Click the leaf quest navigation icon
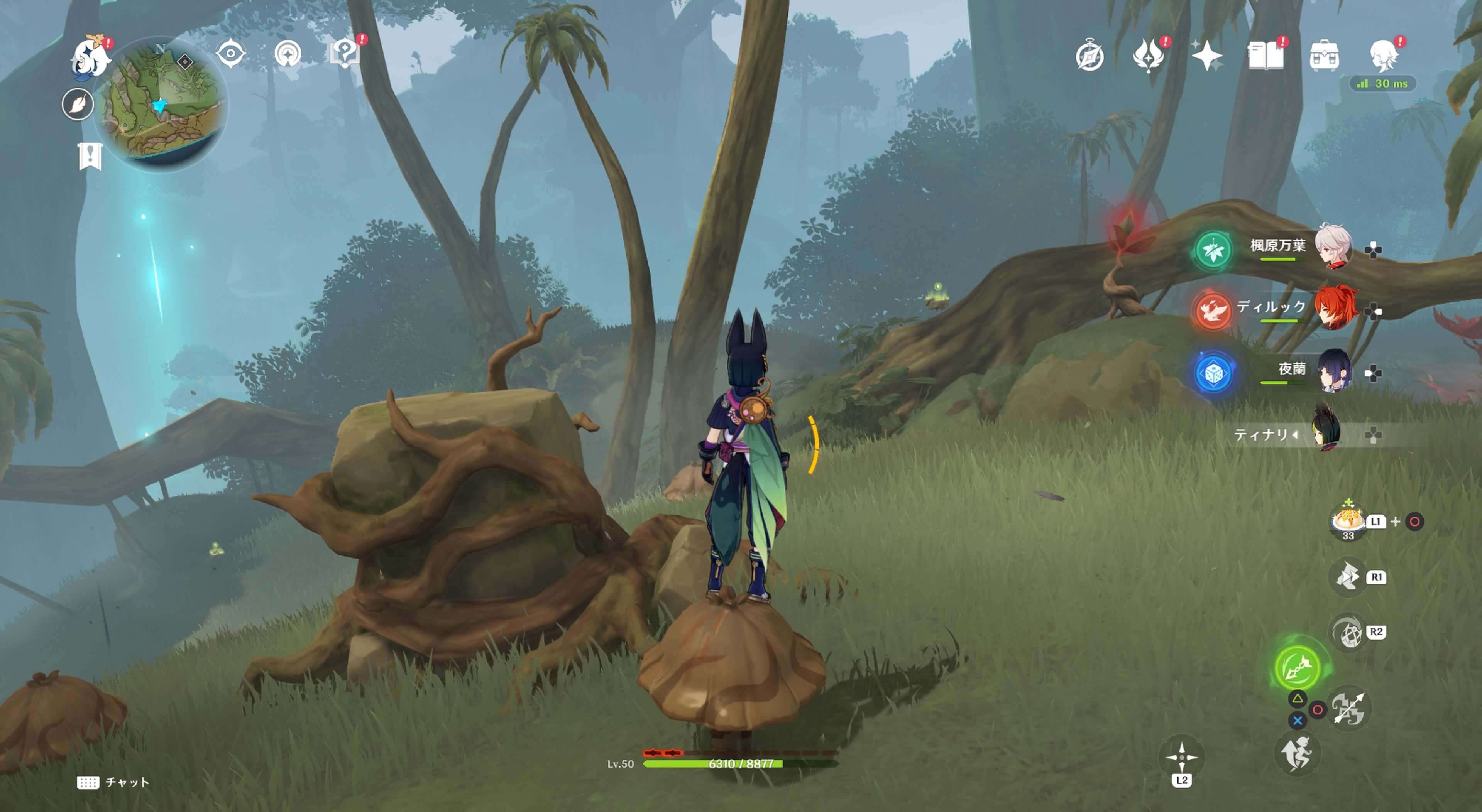The image size is (1482, 812). coord(78,105)
